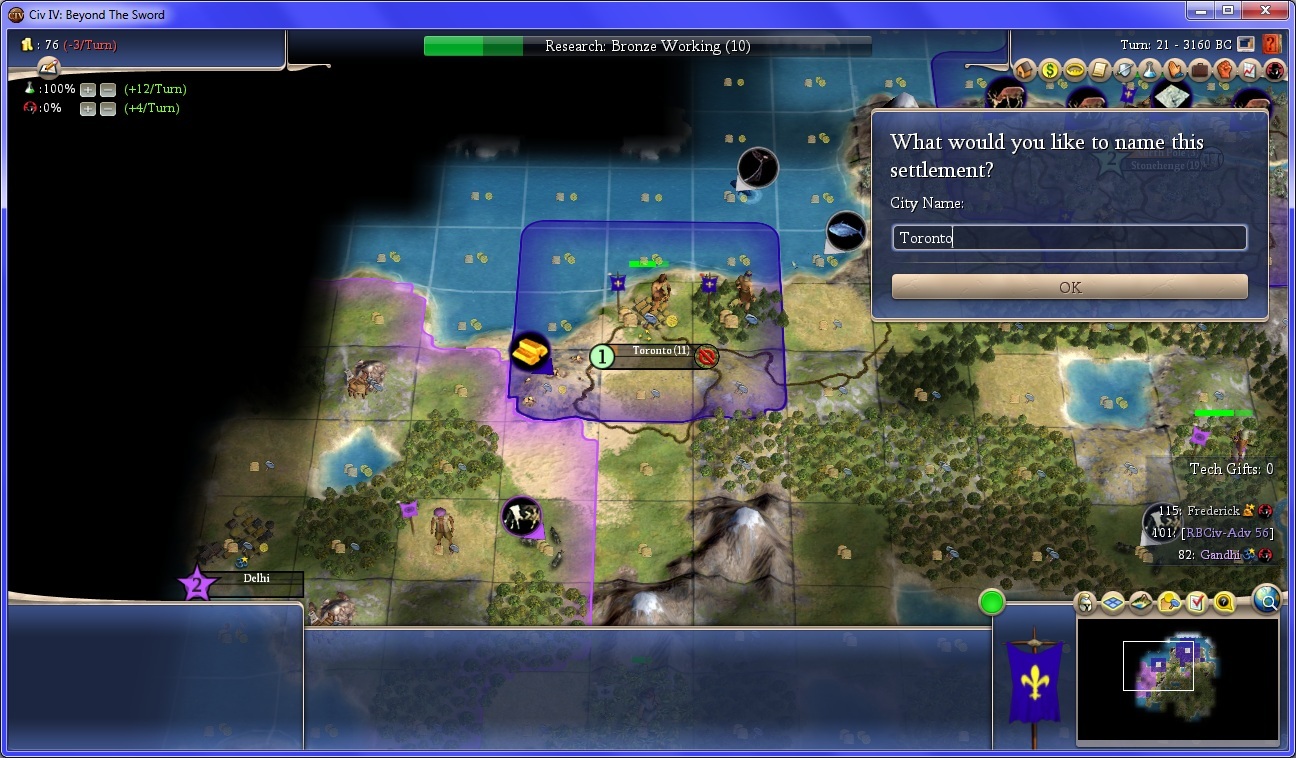Click the green end turn button

point(992,602)
